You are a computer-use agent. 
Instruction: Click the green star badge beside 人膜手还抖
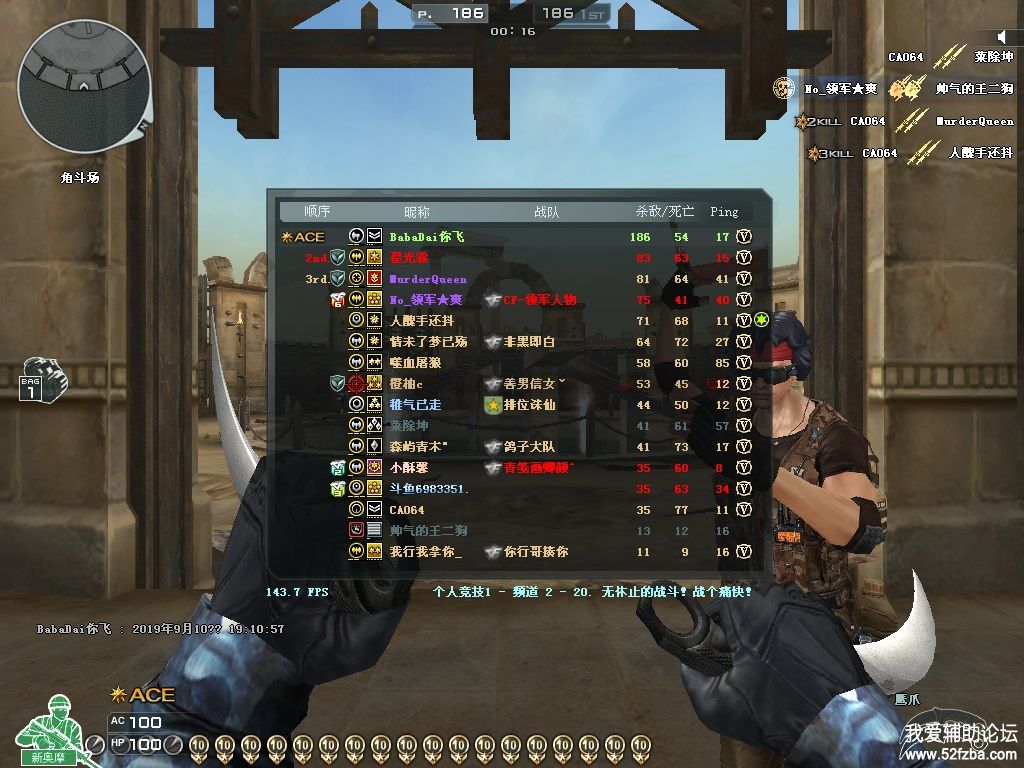(761, 320)
